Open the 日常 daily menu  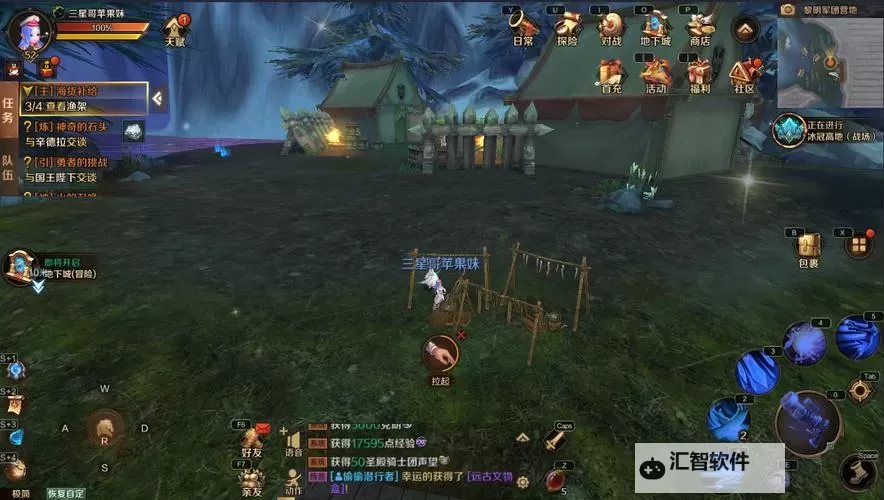click(x=523, y=27)
